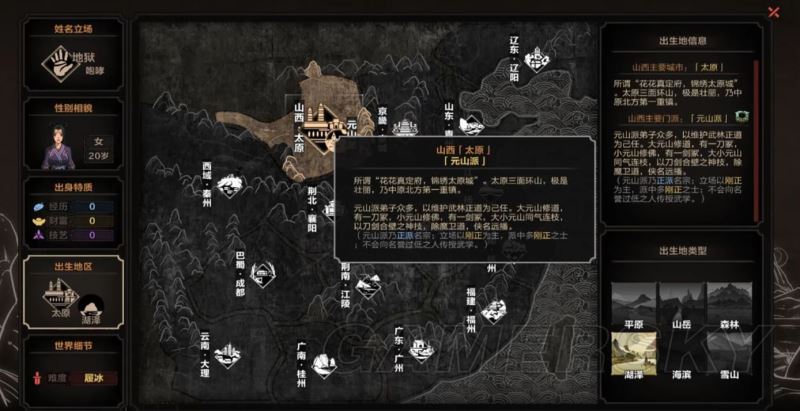
Task: Select the 雪山 terrain tile
Action: (731, 355)
